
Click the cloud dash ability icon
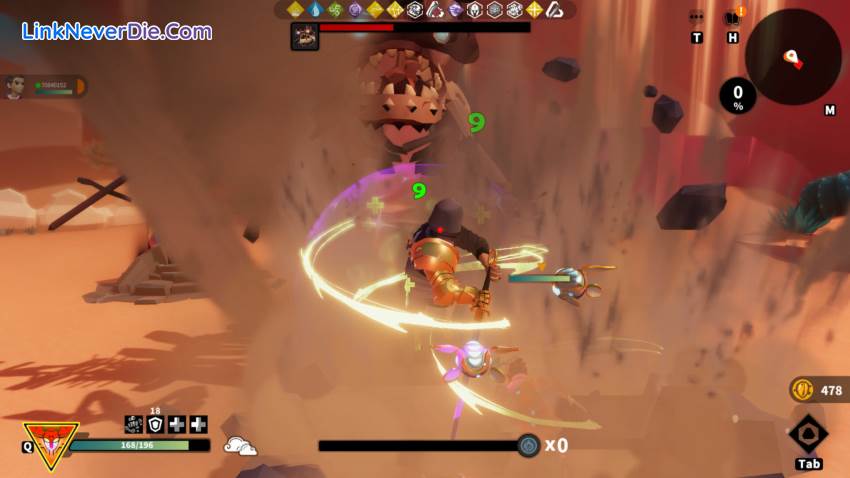240,446
